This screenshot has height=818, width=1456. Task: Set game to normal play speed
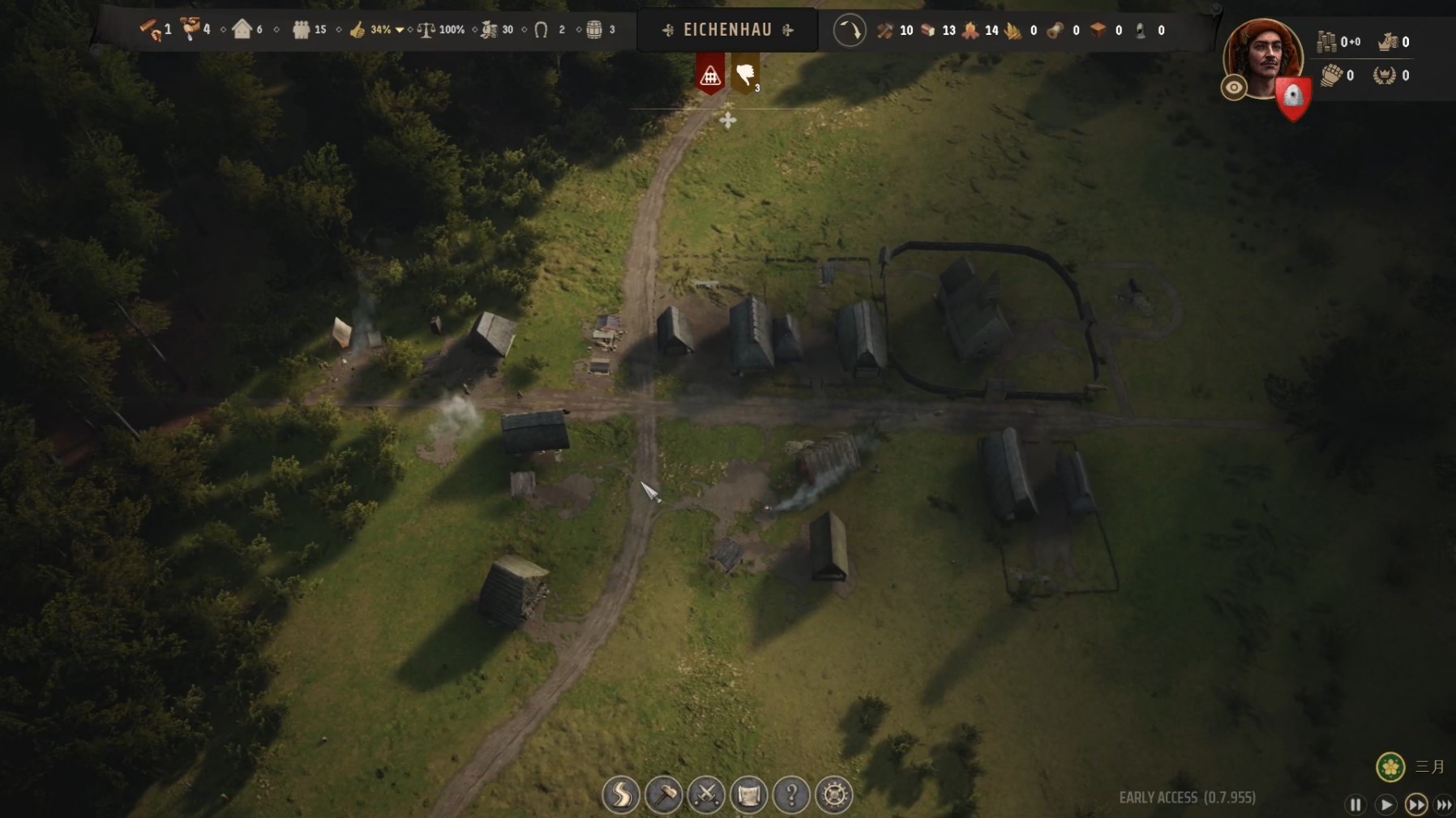click(1385, 805)
